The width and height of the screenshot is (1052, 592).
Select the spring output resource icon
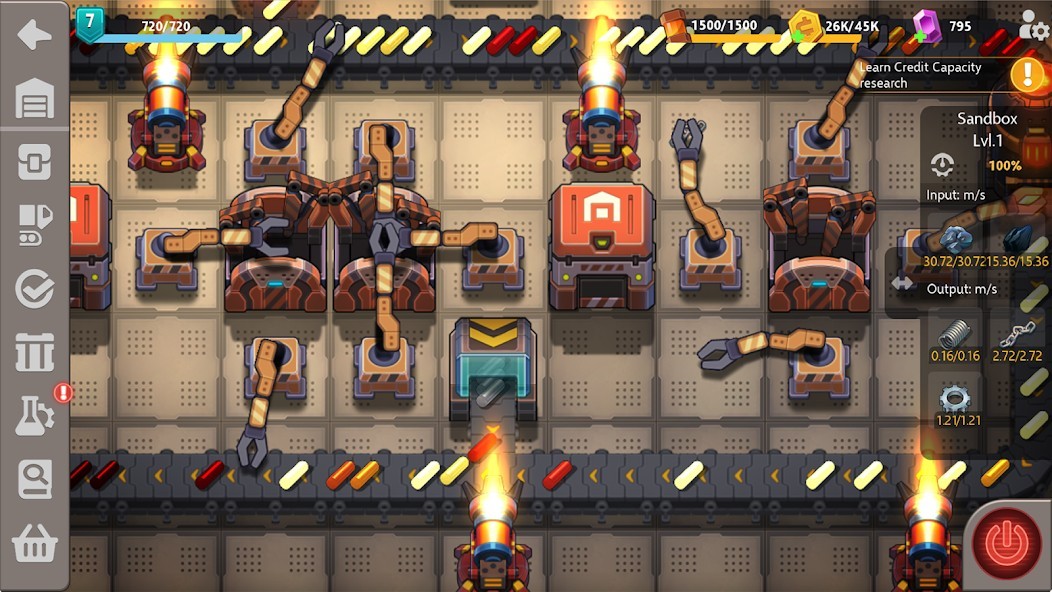point(954,333)
